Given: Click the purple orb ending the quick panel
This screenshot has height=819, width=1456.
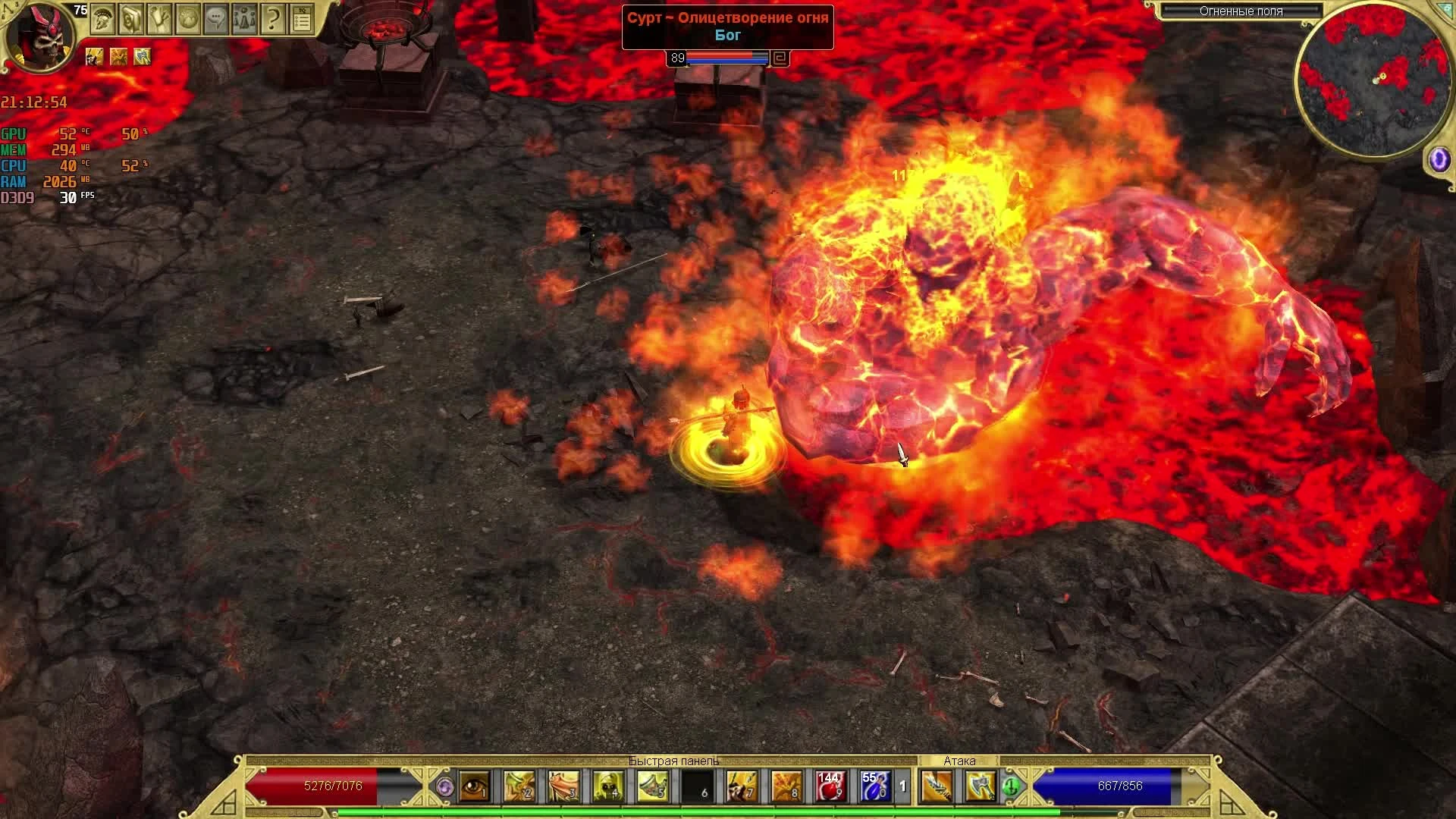Looking at the screenshot, I should tap(446, 788).
